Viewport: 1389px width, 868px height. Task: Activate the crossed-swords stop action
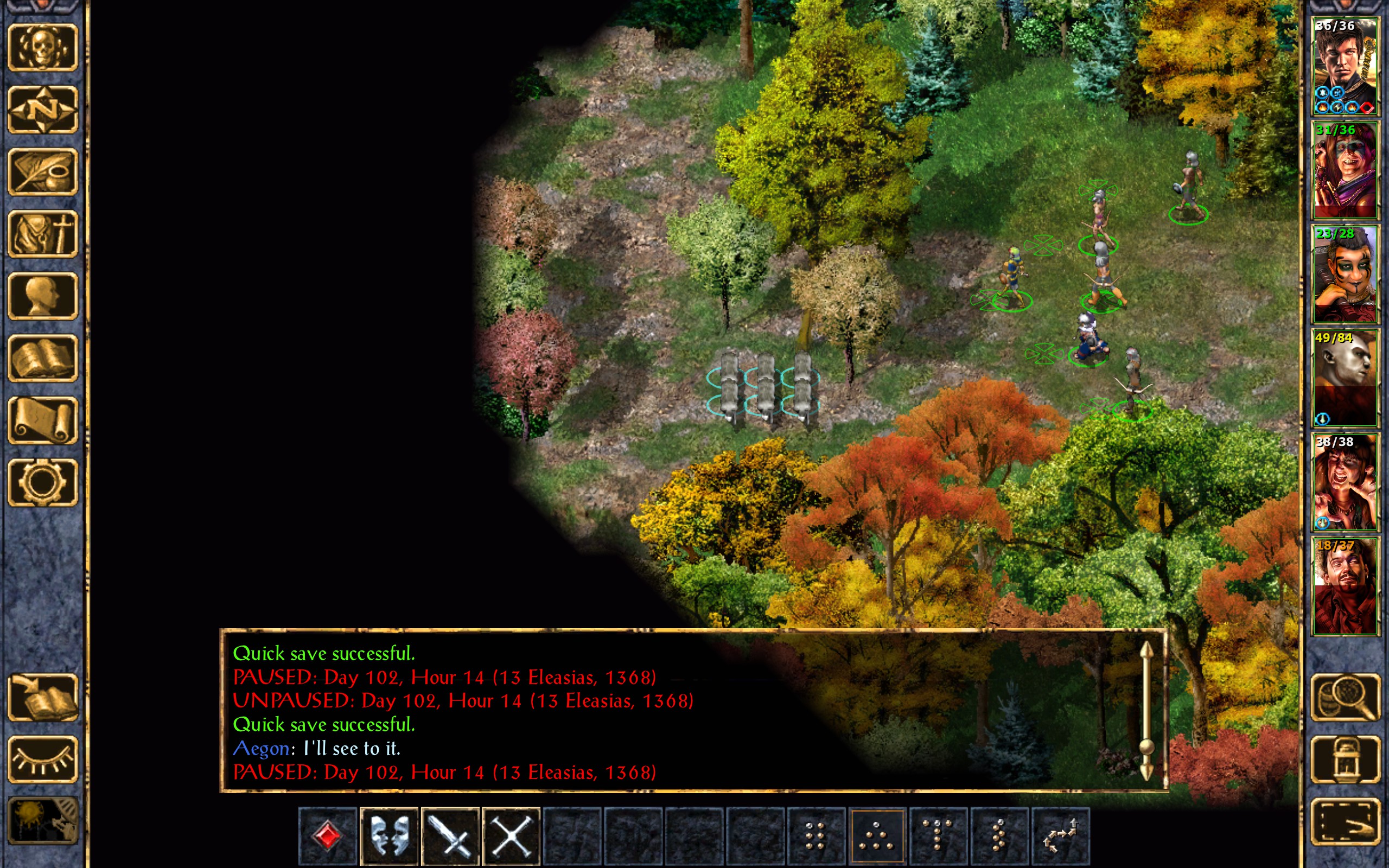point(511,836)
